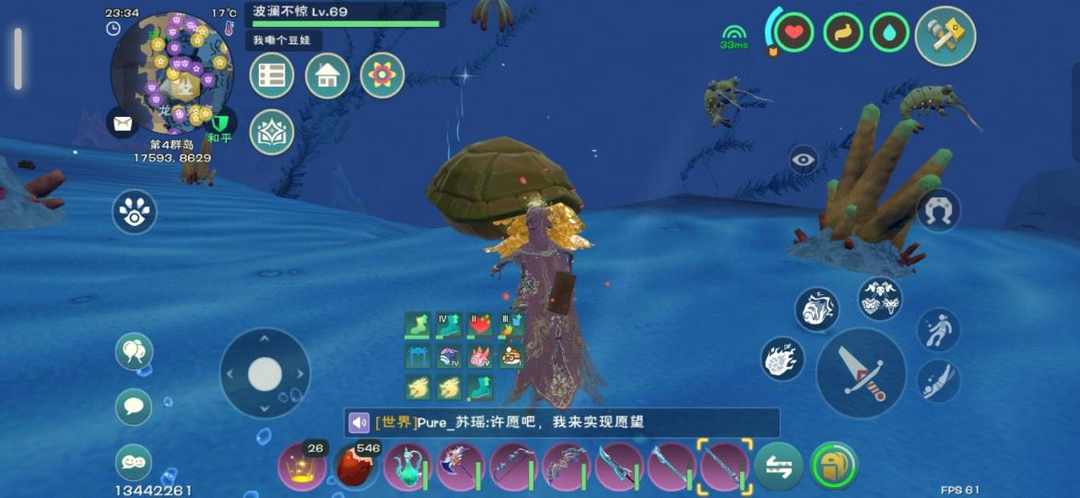The width and height of the screenshot is (1080, 498).
Task: Open the list menu button
Action: pos(271,76)
